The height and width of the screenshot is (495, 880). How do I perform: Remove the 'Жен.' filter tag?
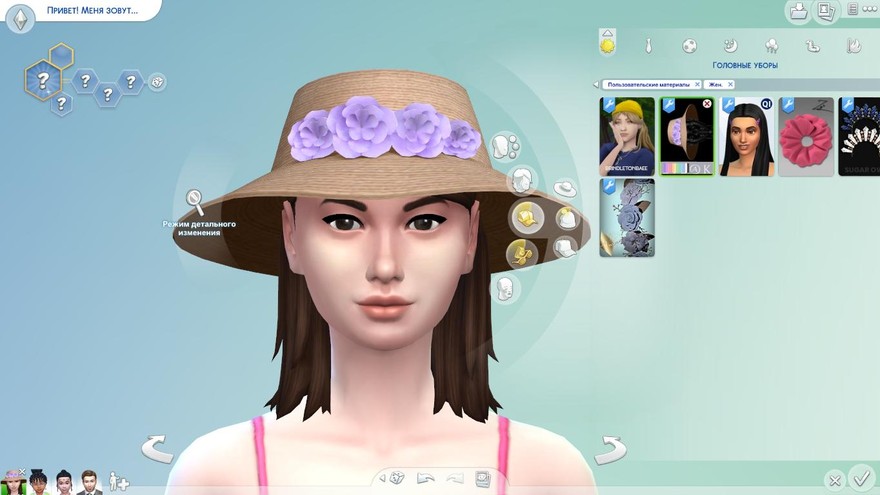point(731,85)
